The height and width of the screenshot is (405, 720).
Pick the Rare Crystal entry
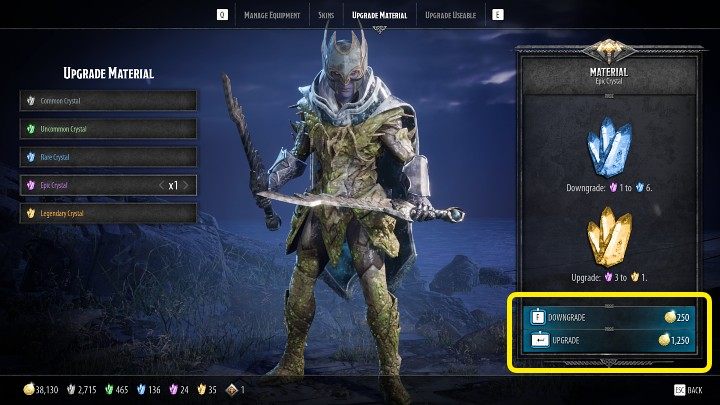108,157
